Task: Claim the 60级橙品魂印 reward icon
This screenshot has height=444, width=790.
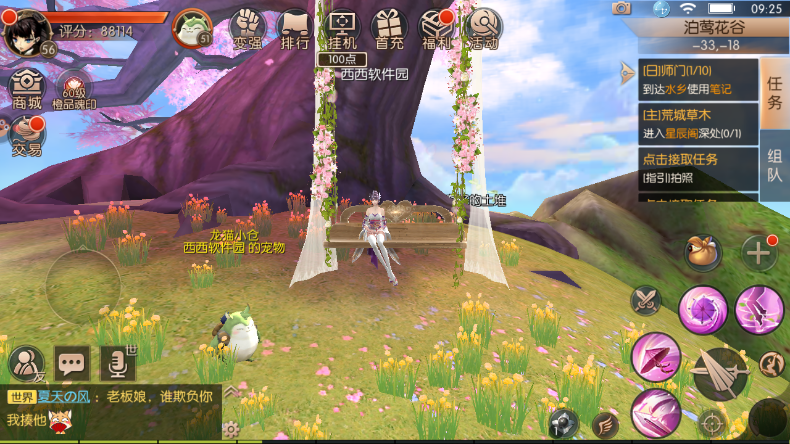Action: [x=74, y=89]
